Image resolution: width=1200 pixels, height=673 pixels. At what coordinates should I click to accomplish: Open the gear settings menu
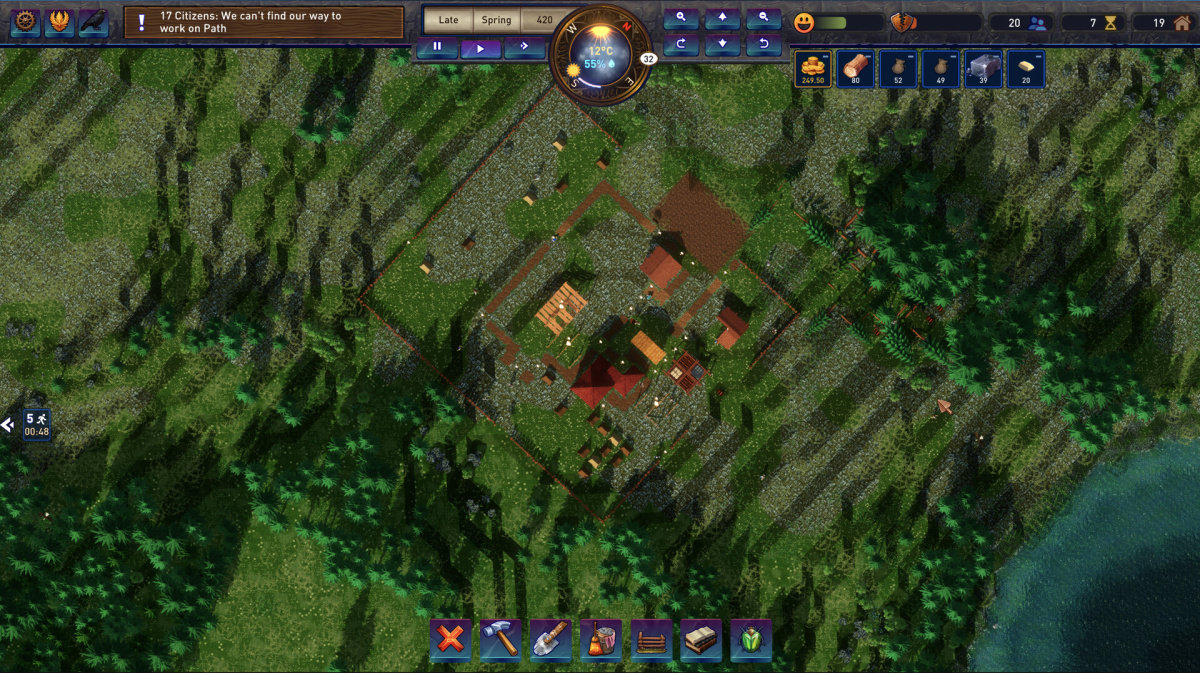click(x=25, y=22)
